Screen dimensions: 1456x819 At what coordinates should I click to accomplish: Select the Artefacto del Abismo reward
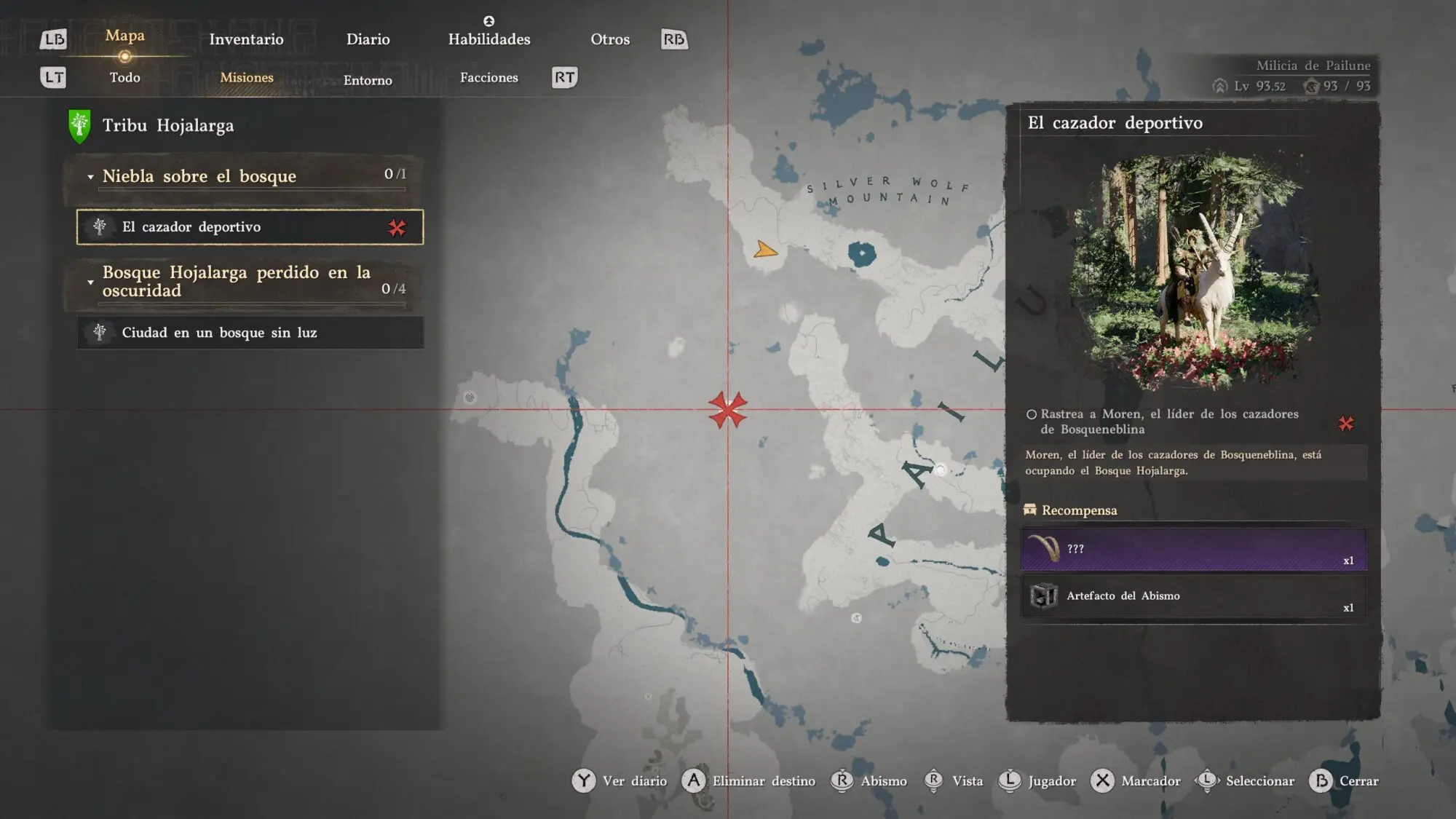(1193, 596)
